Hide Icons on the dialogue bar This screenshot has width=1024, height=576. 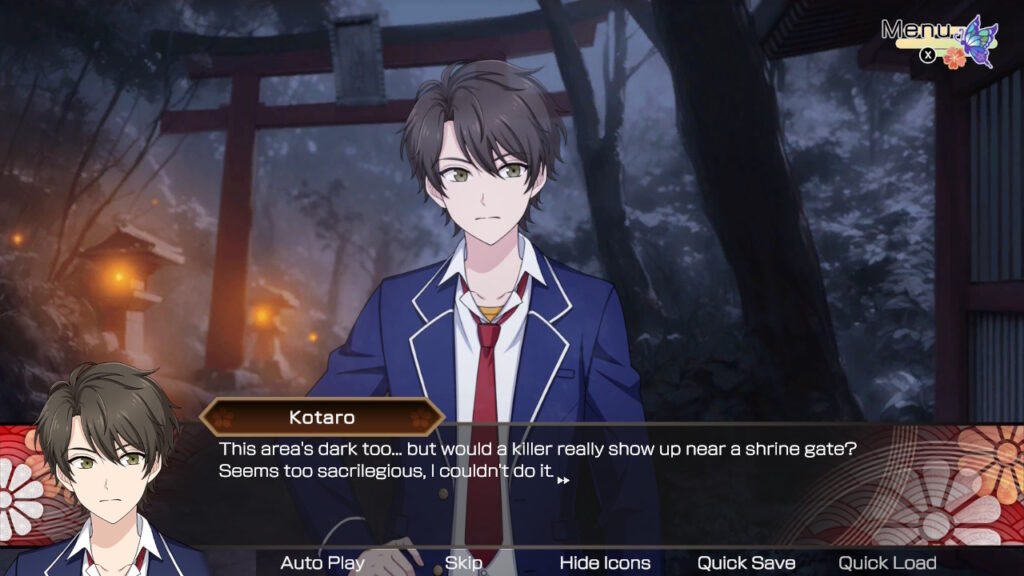tap(604, 563)
